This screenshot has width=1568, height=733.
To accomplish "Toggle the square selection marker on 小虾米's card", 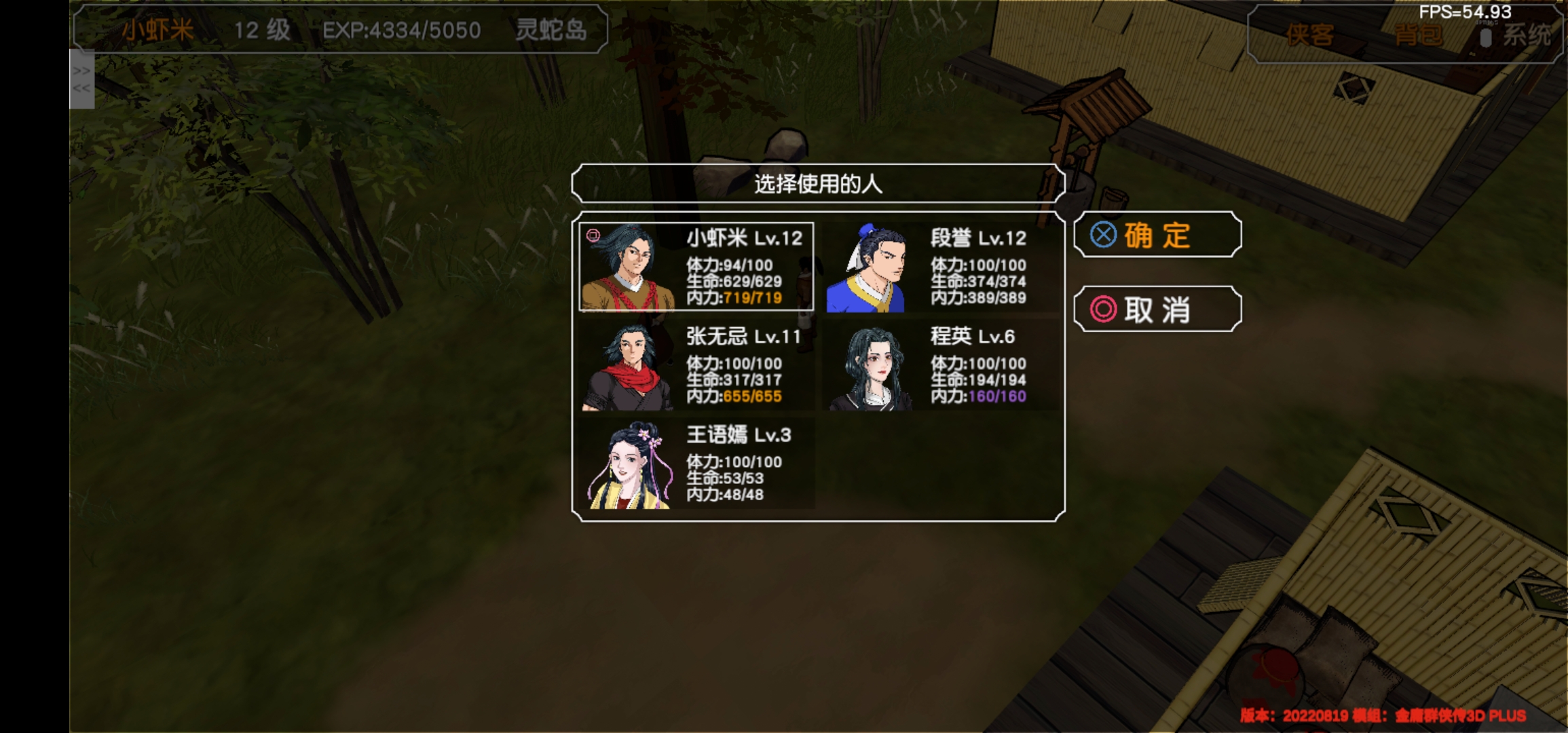I will [x=594, y=234].
